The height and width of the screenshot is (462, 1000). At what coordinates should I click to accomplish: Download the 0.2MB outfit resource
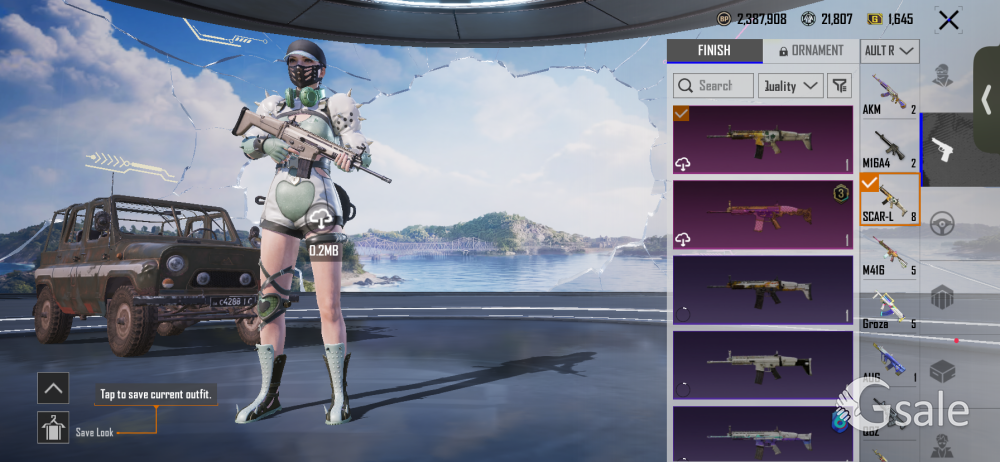(321, 217)
